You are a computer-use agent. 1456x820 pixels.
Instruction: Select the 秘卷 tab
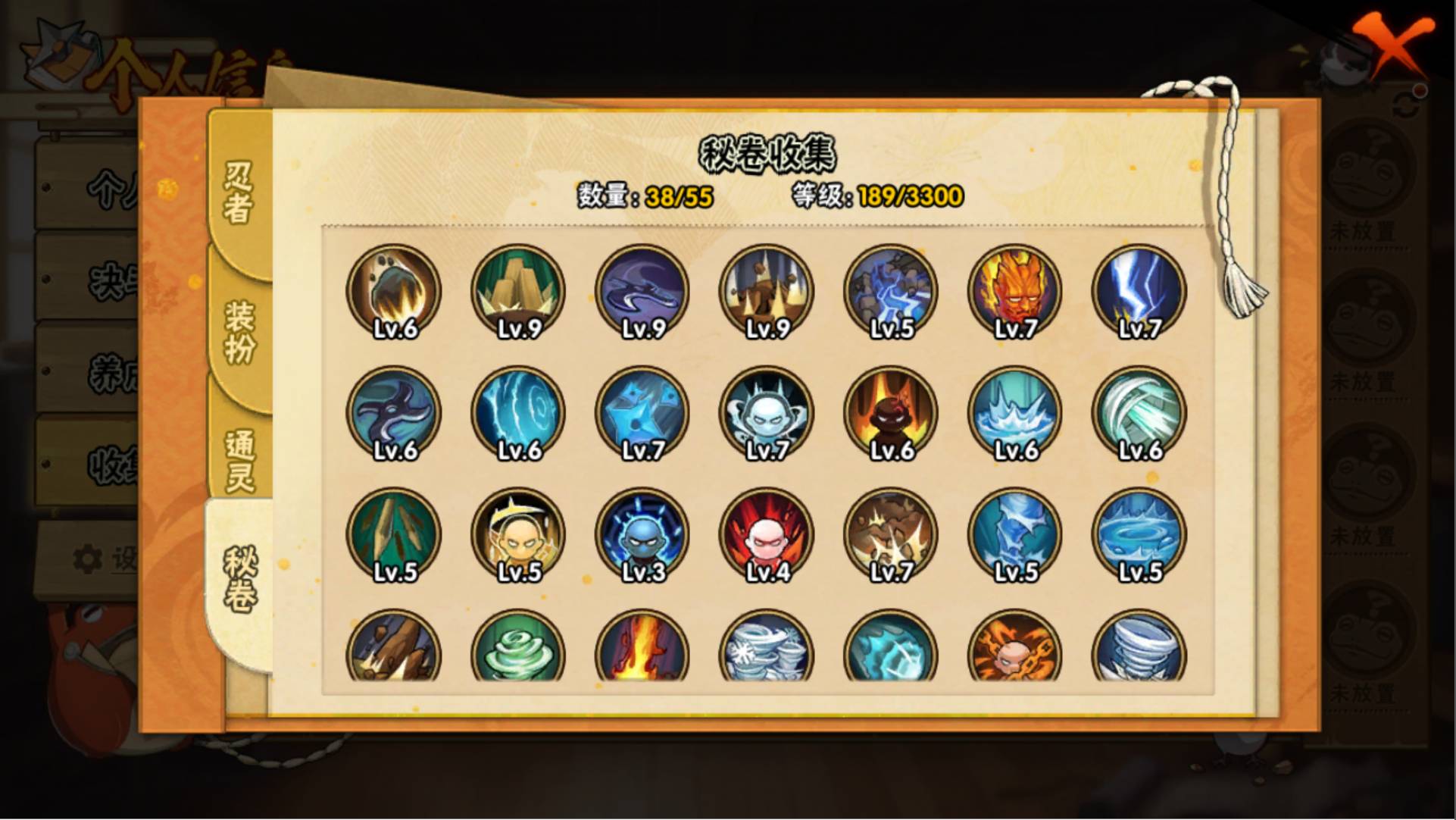coord(239,580)
